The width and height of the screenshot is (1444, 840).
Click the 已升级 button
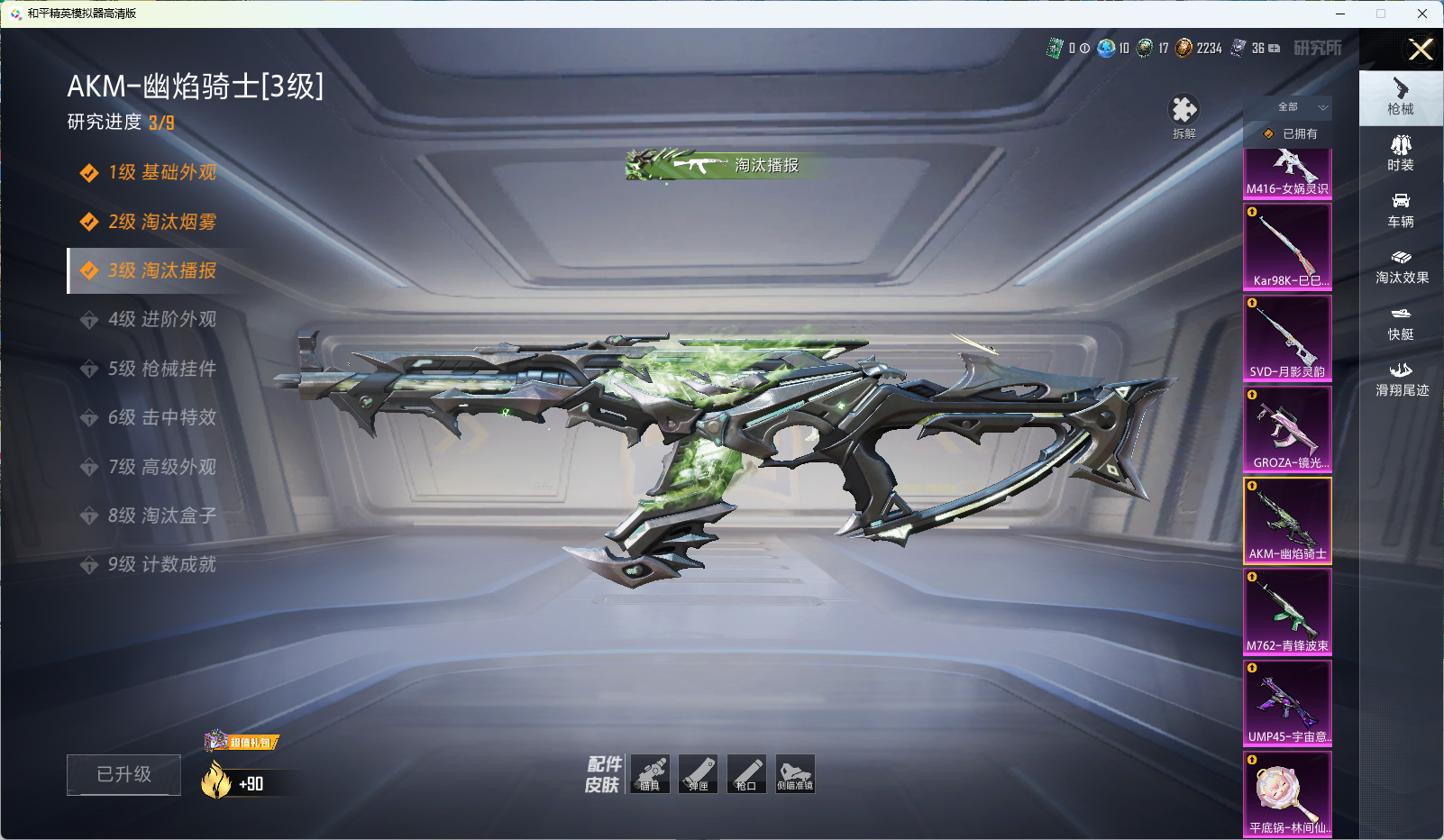point(123,774)
